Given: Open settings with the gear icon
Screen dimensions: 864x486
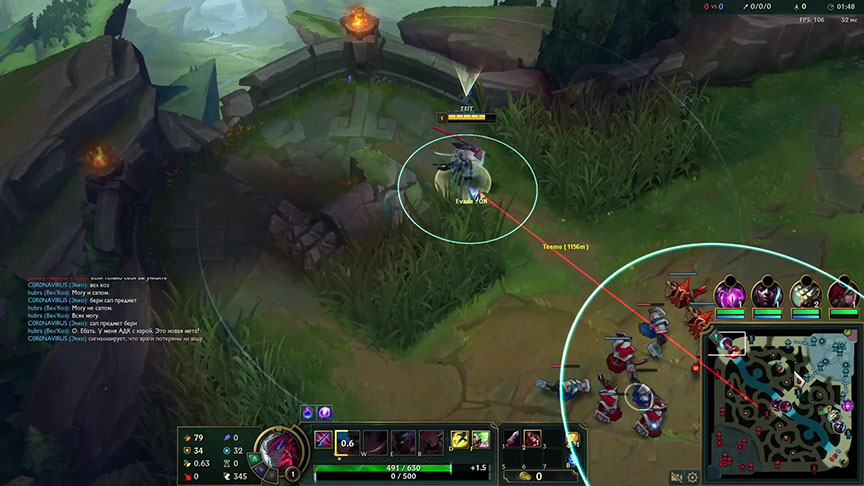Looking at the screenshot, I should (x=692, y=476).
